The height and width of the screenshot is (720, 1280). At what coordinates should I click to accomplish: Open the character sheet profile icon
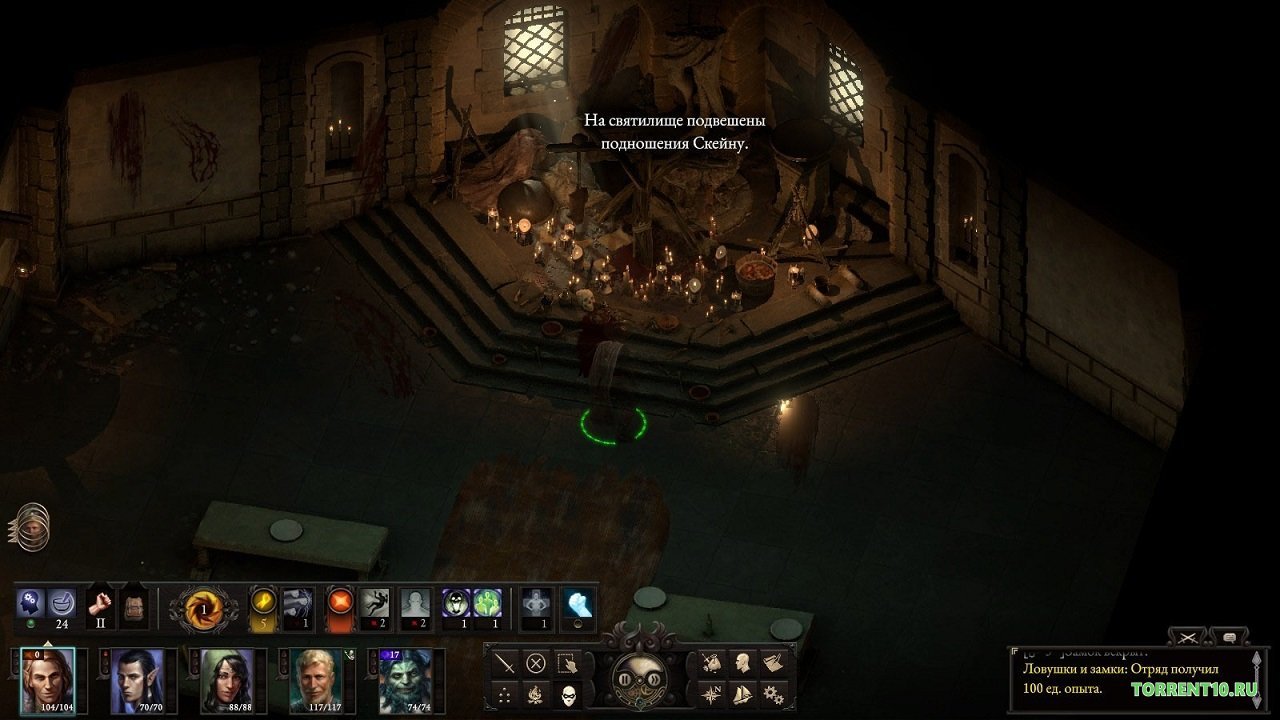(x=743, y=660)
